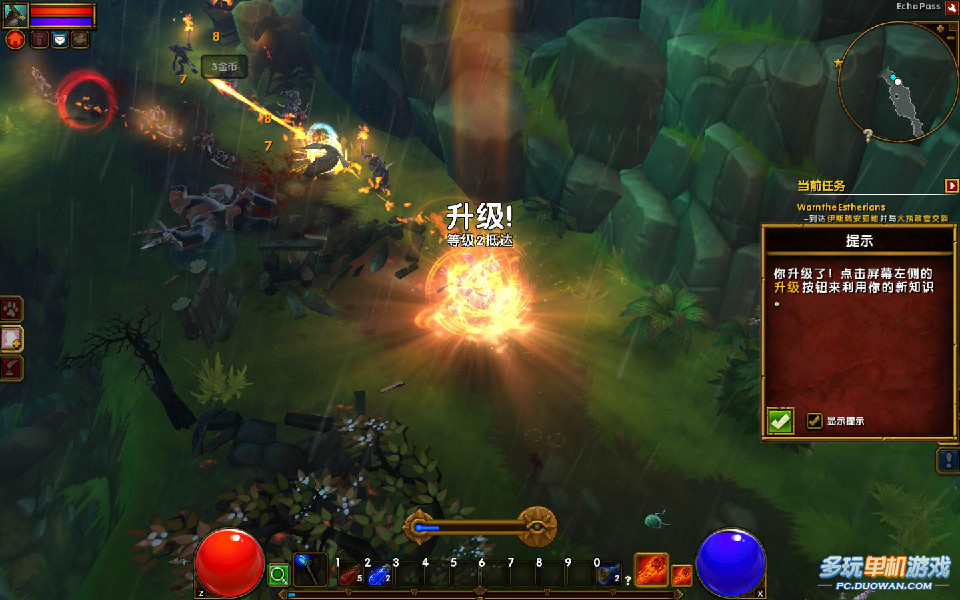Click the circular minimap
The width and height of the screenshot is (960, 600).
(896, 83)
